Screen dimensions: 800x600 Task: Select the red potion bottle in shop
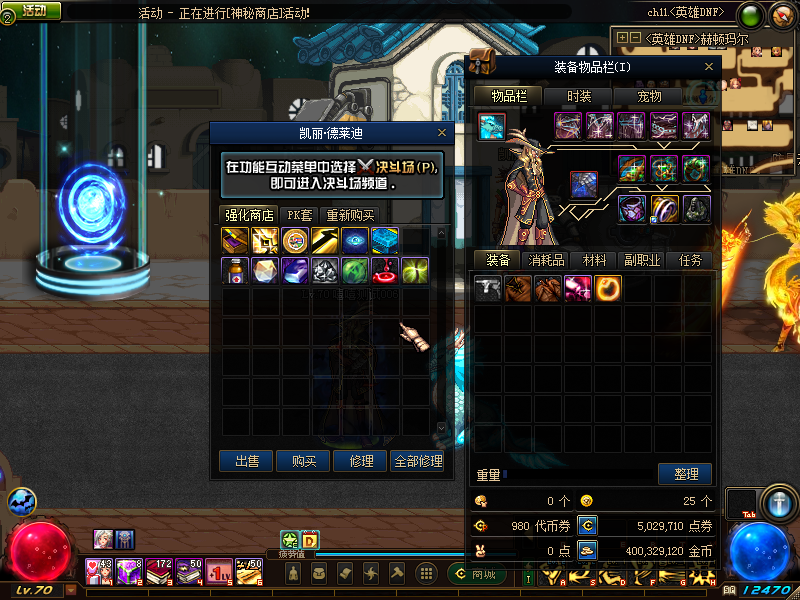(x=236, y=270)
